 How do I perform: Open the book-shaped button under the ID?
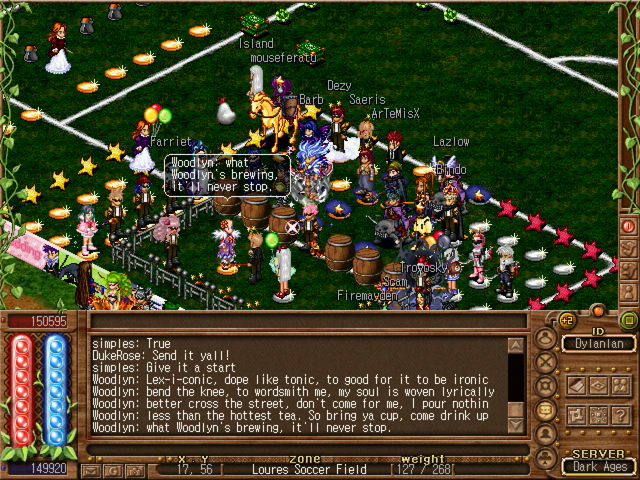pos(576,385)
